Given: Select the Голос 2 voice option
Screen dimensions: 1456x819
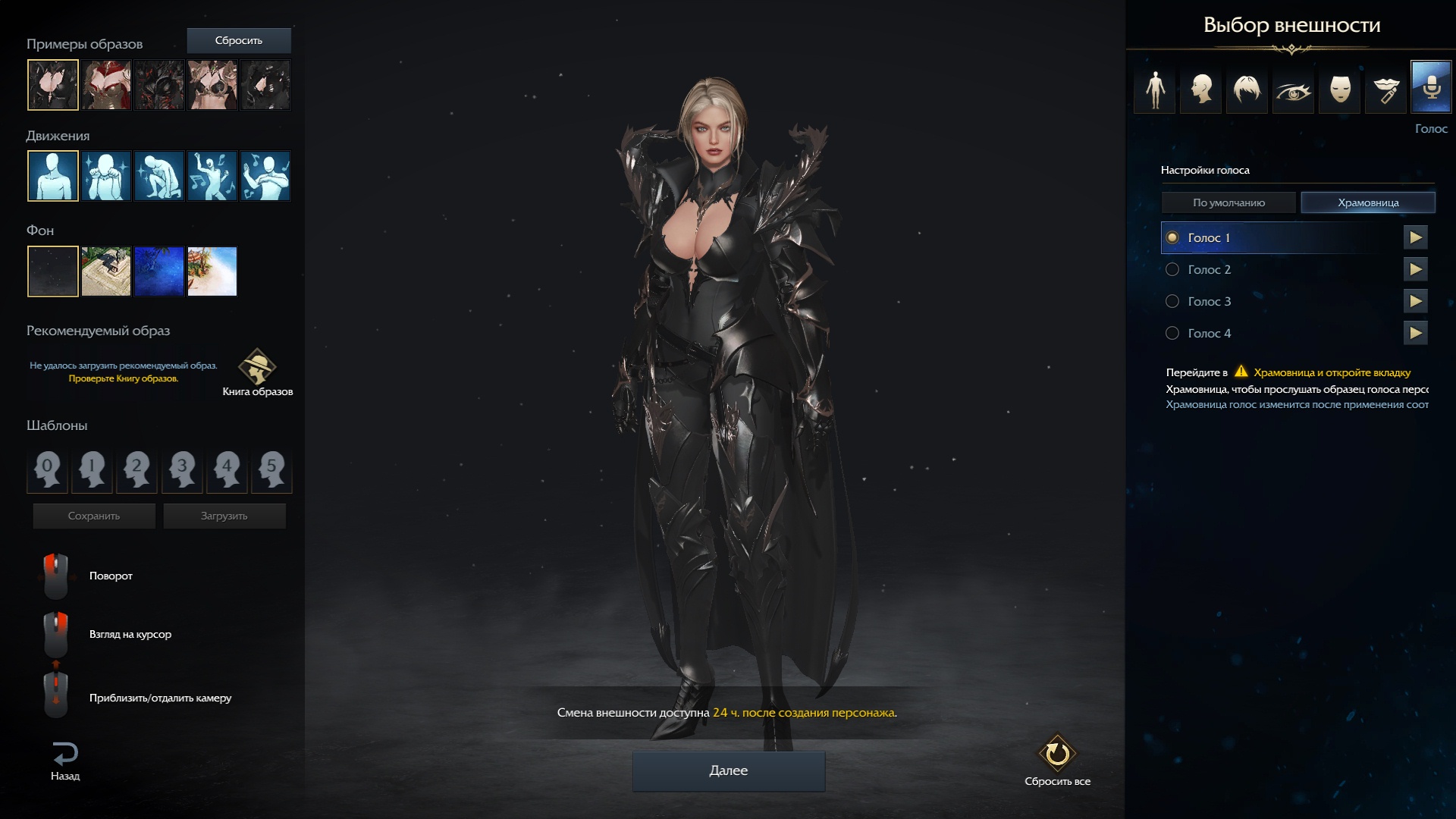Looking at the screenshot, I should tap(1172, 269).
